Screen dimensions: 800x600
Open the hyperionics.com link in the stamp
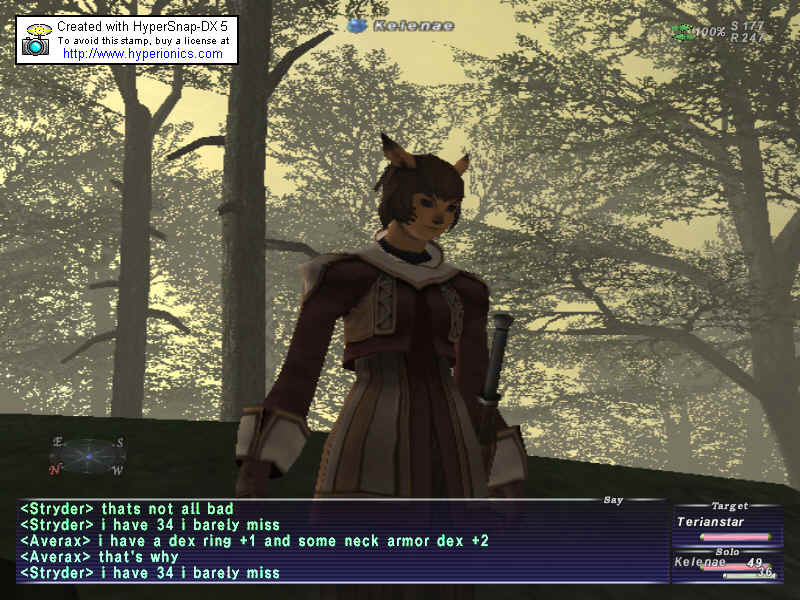[x=142, y=54]
